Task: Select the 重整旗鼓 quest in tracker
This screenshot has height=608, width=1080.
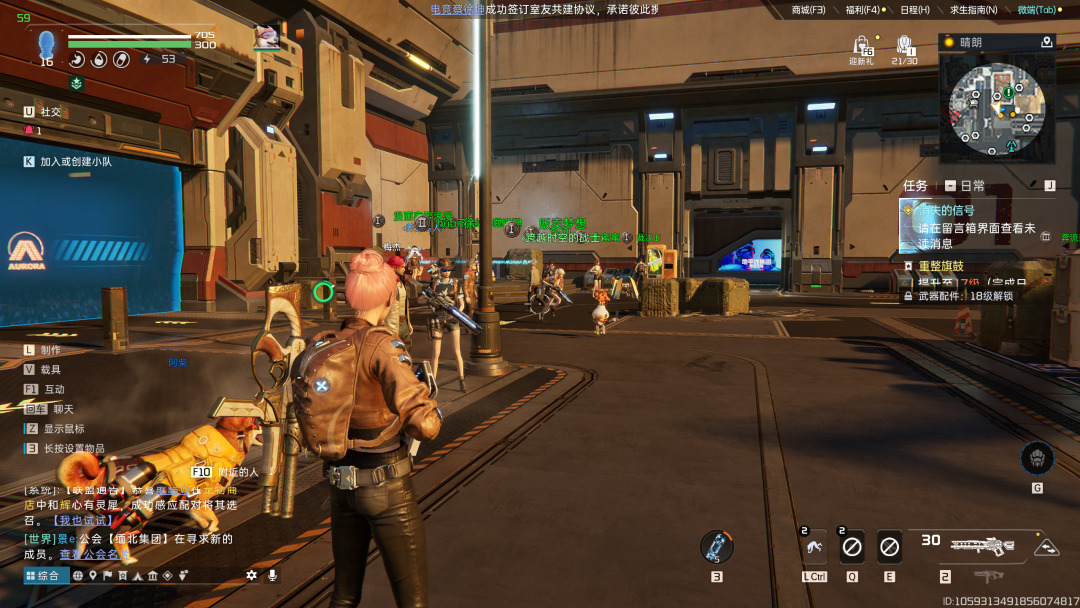Action: coord(941,266)
